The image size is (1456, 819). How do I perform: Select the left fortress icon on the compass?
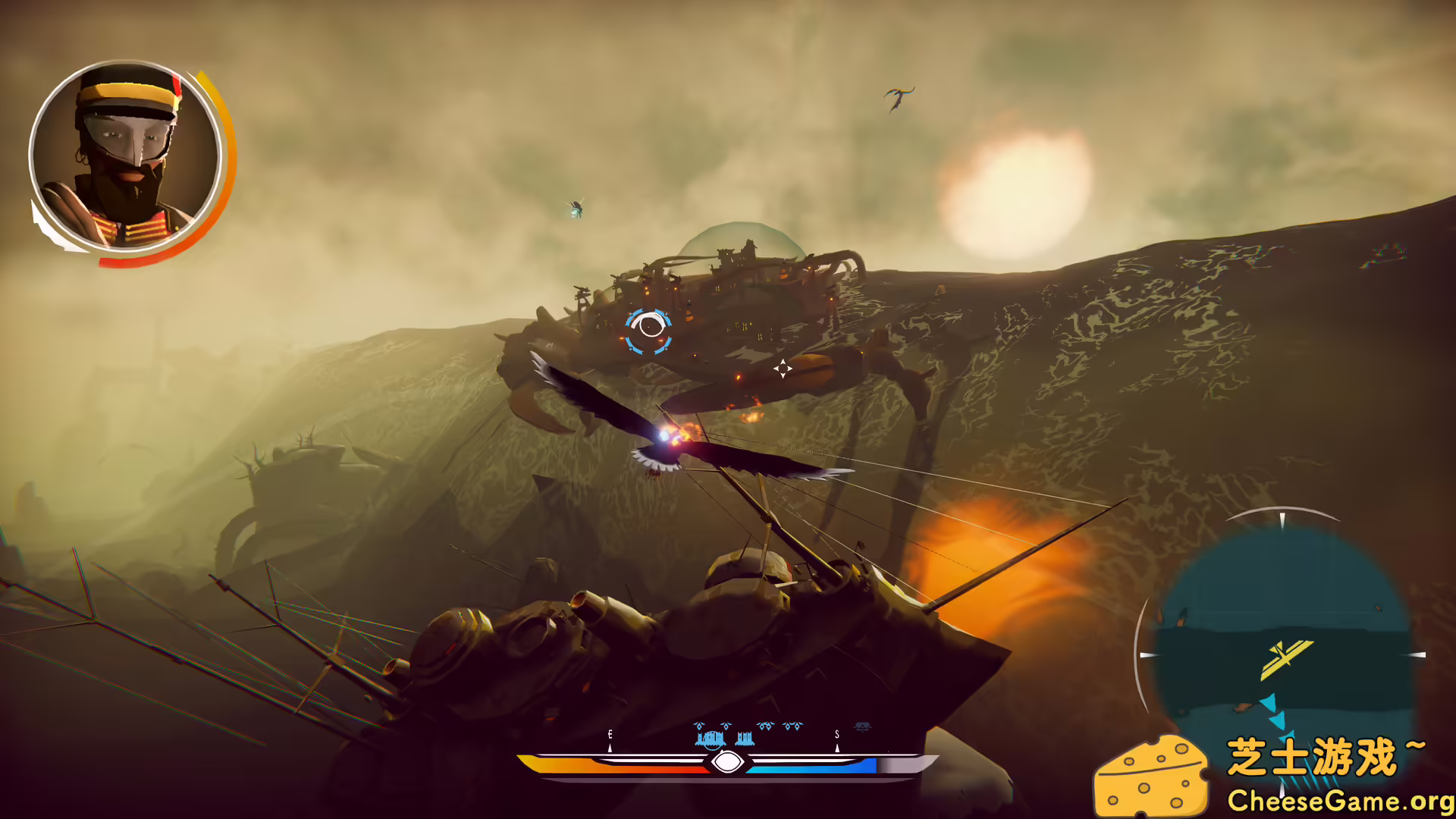(x=710, y=739)
